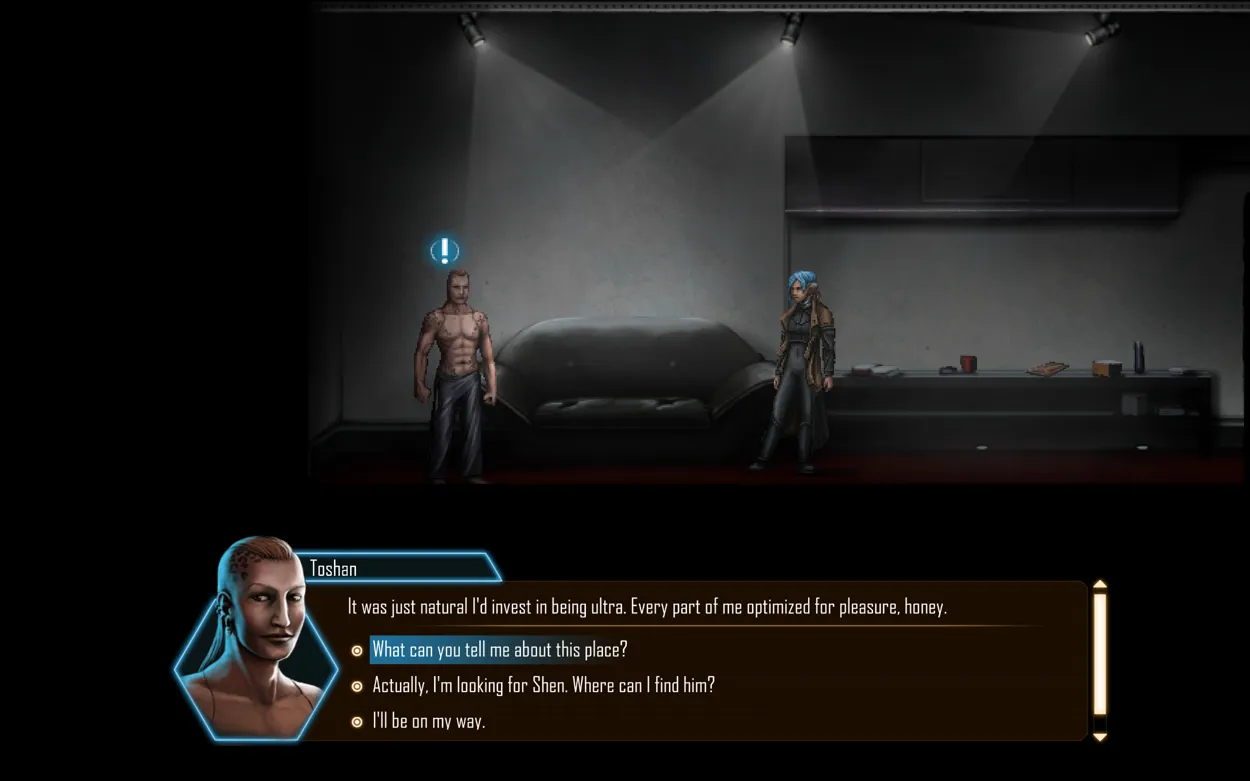Screen dimensions: 1250x781
Task: Click the dialogue scroll down arrow
Action: [x=1099, y=737]
